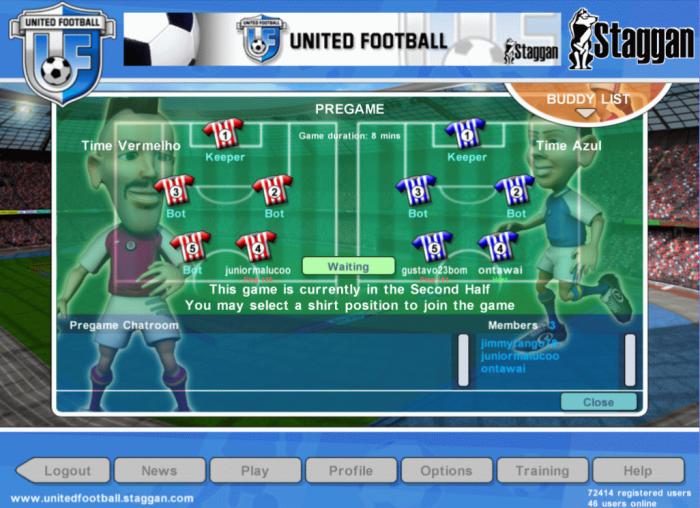This screenshot has height=508, width=700.
Task: Click the Staggan logo banner
Action: pos(631,40)
